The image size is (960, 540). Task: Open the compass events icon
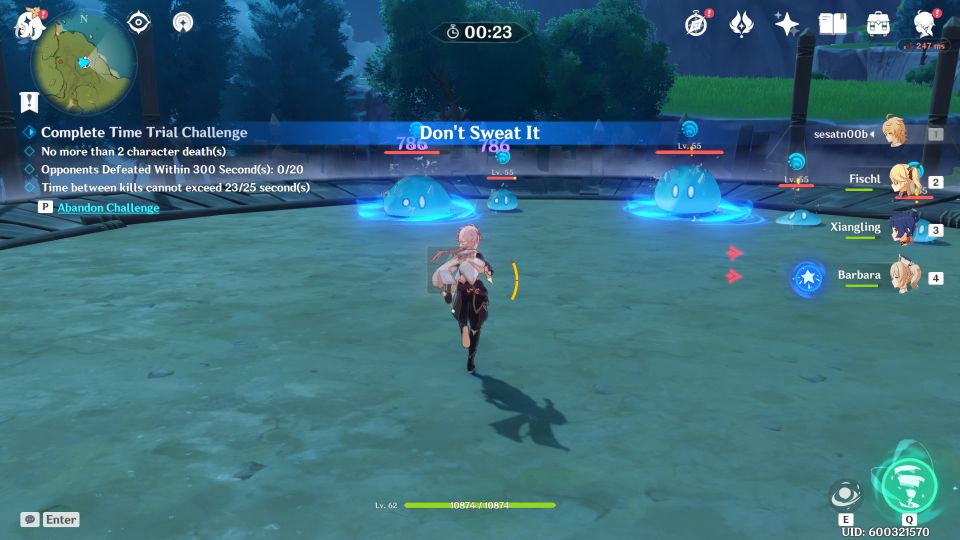[697, 24]
